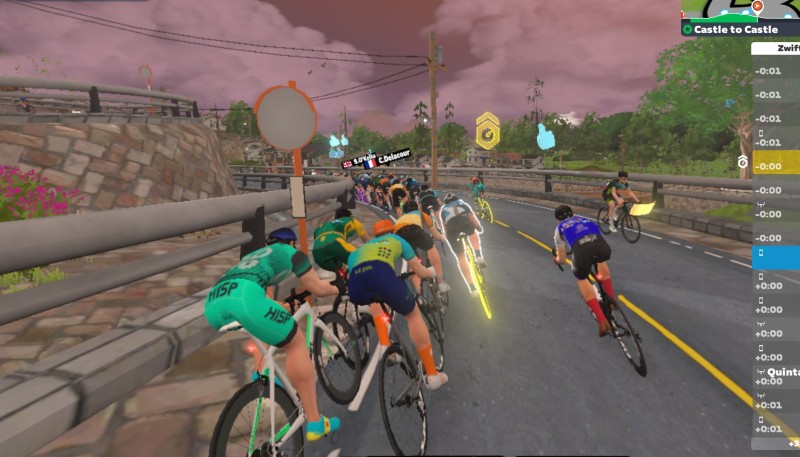Select the yellow highlighted rider row
Viewport: 800px width, 457px height.
[776, 162]
